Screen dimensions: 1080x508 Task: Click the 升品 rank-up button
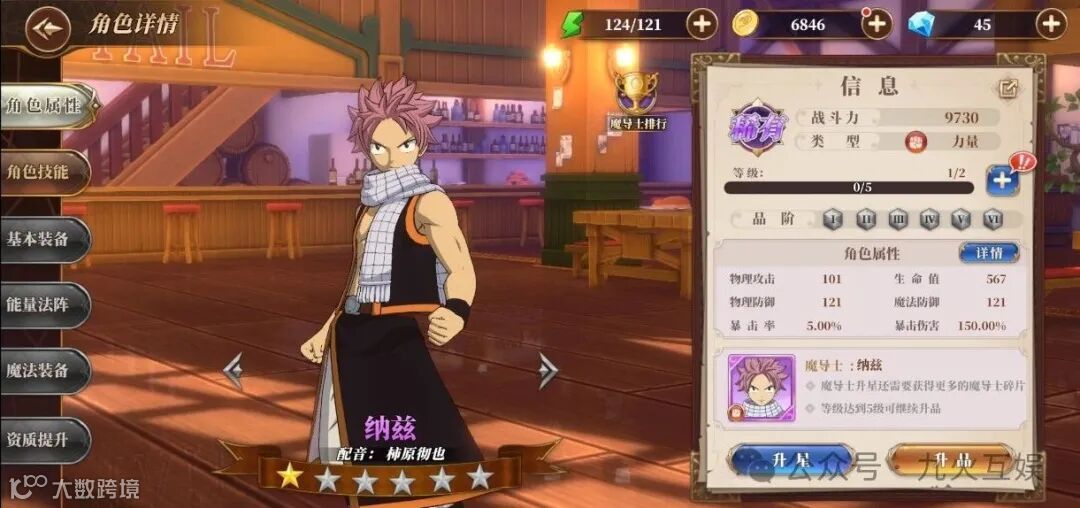click(x=949, y=461)
